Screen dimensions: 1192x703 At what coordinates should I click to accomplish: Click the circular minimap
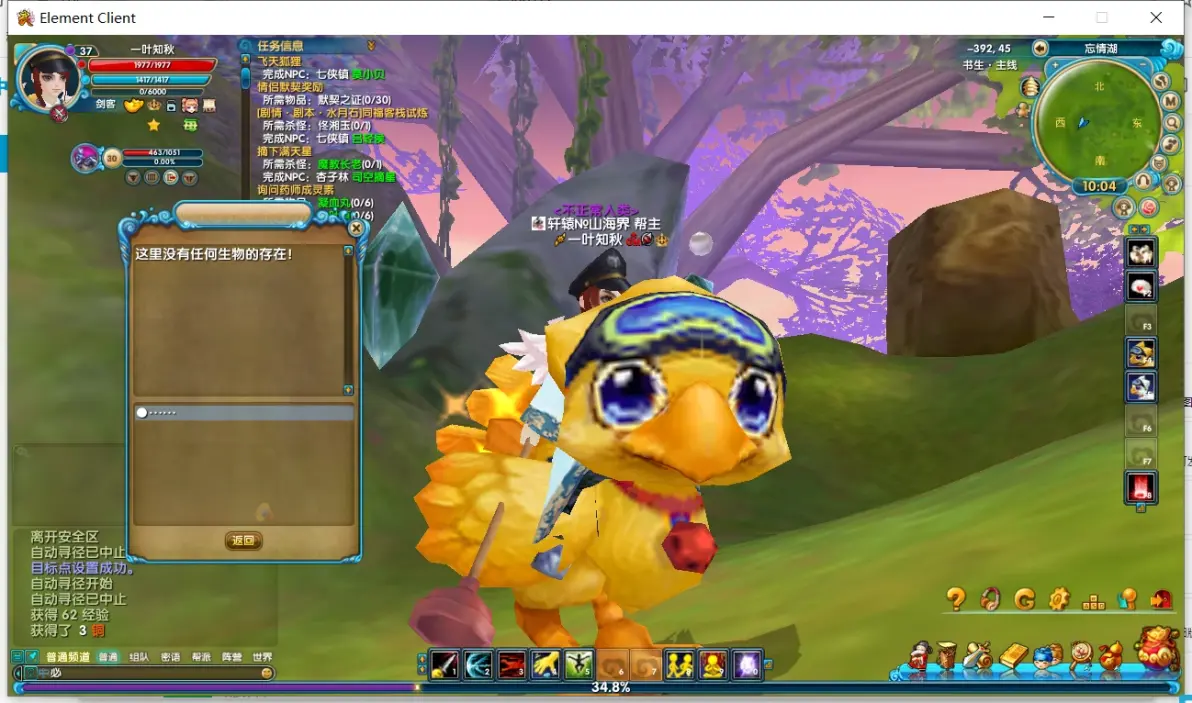coord(1095,118)
